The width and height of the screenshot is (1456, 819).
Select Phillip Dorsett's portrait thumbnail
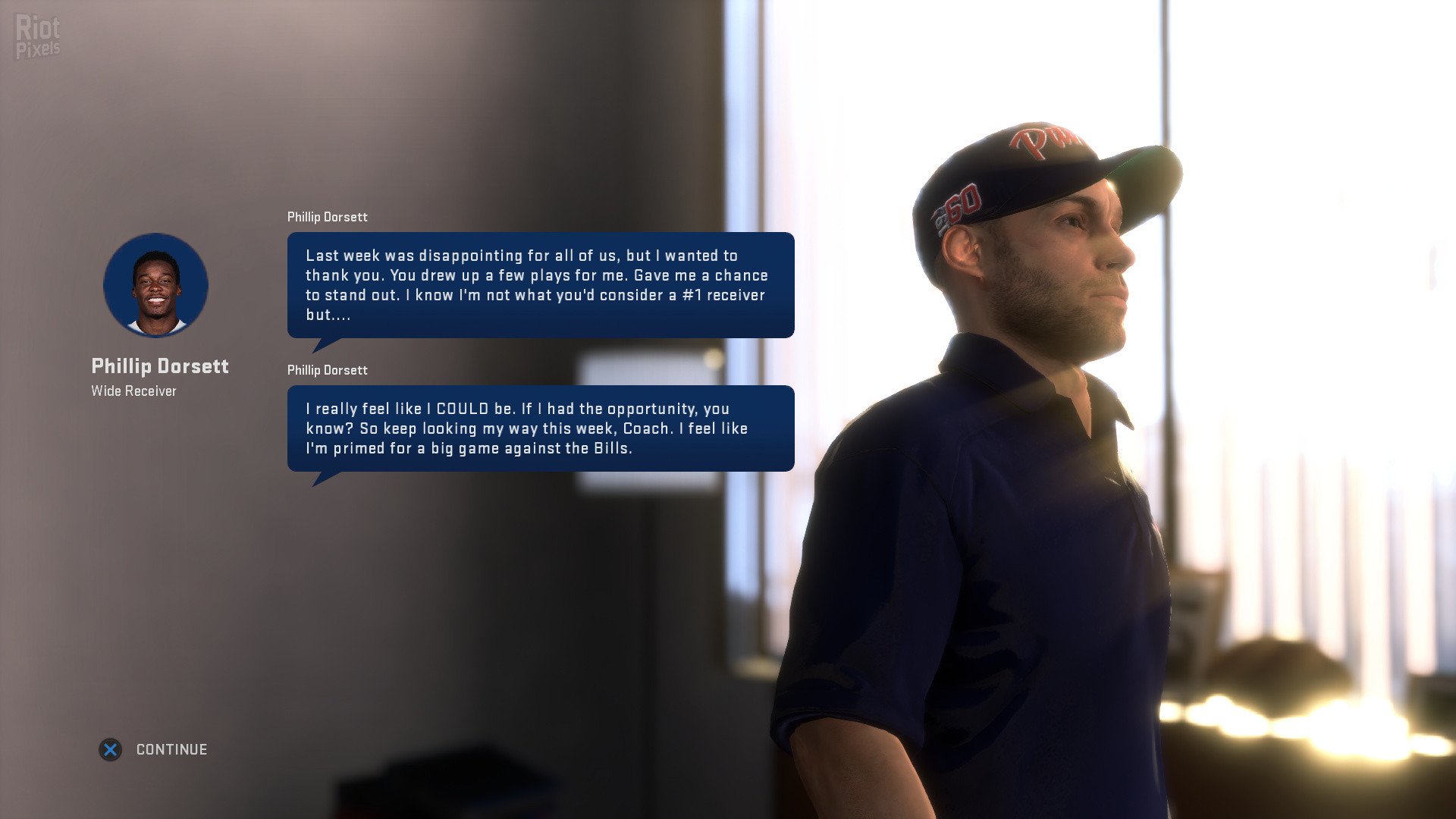pyautogui.click(x=155, y=285)
